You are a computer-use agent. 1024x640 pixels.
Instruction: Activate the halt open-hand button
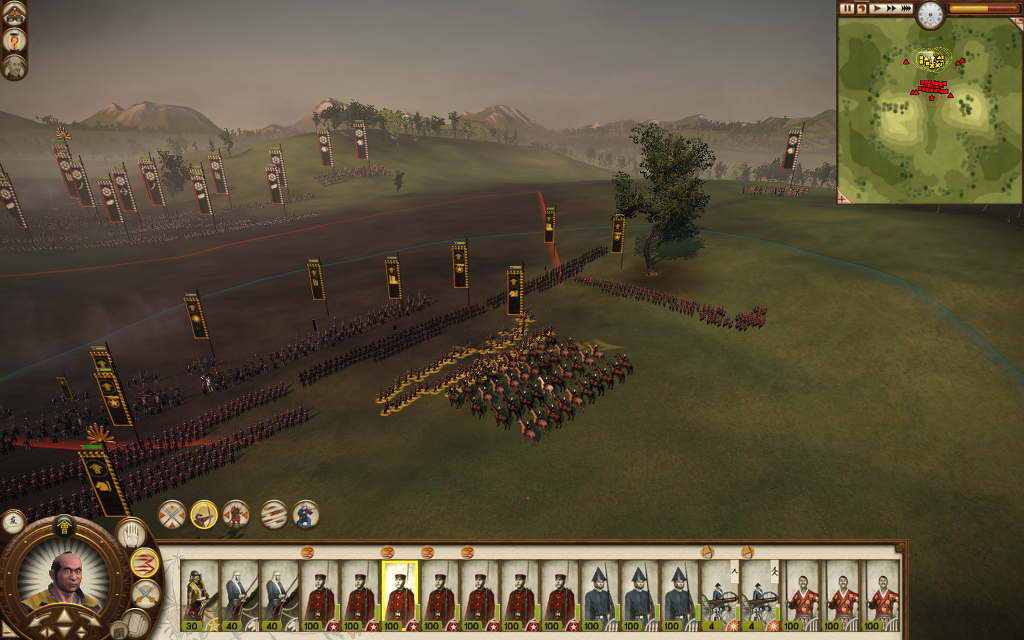pos(131,534)
